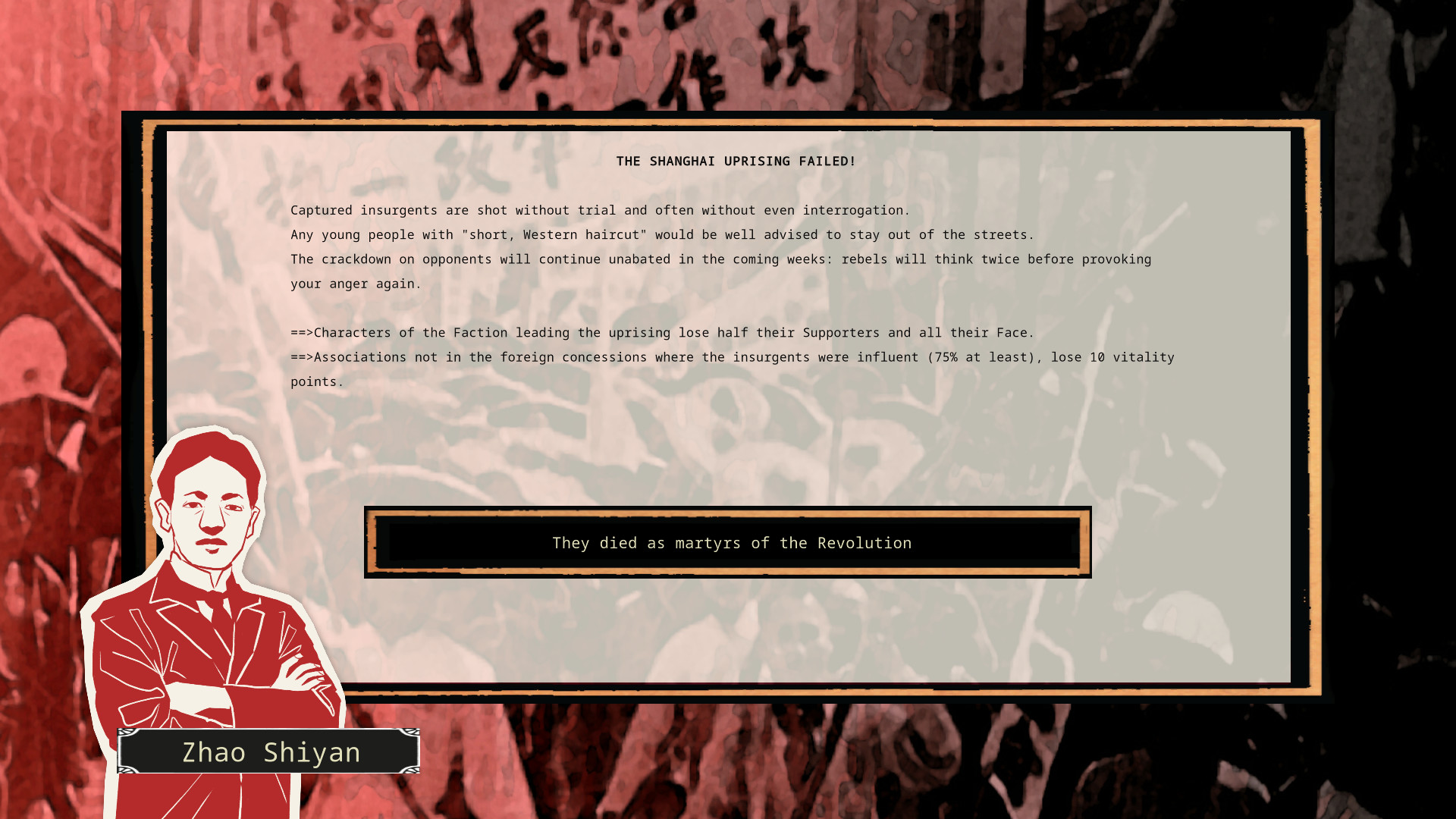Click the word "points." ending the effects text
The width and height of the screenshot is (1456, 819).
coord(315,381)
